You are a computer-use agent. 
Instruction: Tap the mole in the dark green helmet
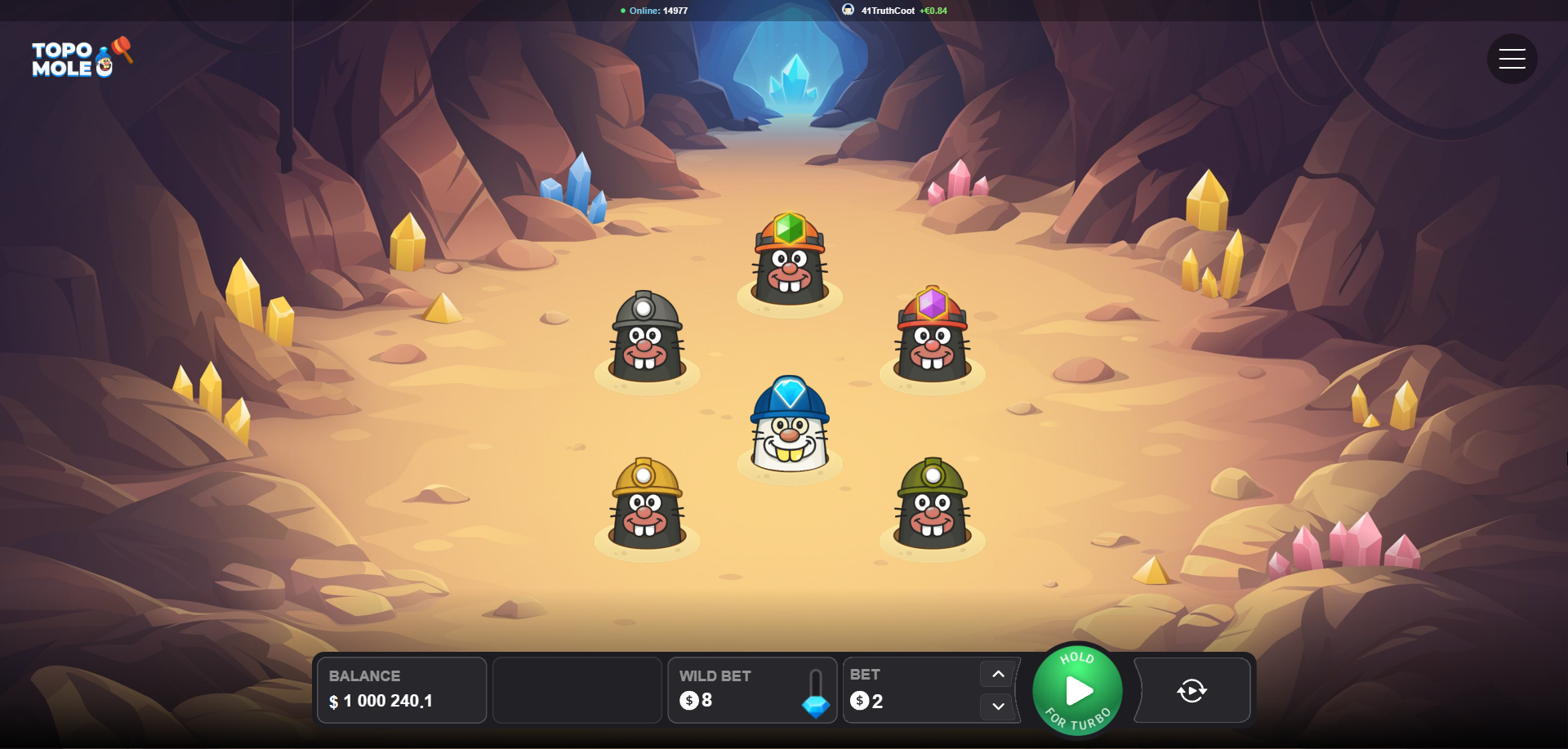[932, 505]
